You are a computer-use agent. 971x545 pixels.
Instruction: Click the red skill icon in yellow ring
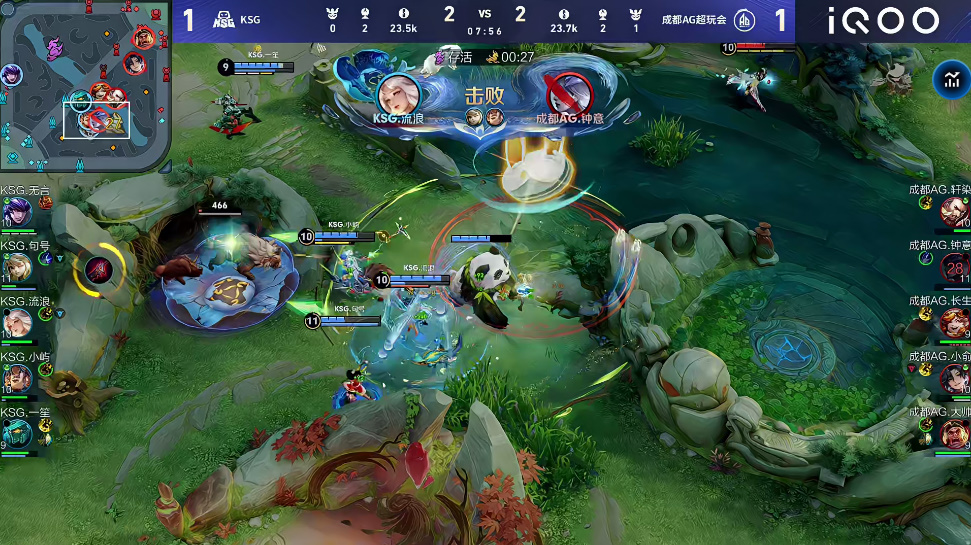99,268
